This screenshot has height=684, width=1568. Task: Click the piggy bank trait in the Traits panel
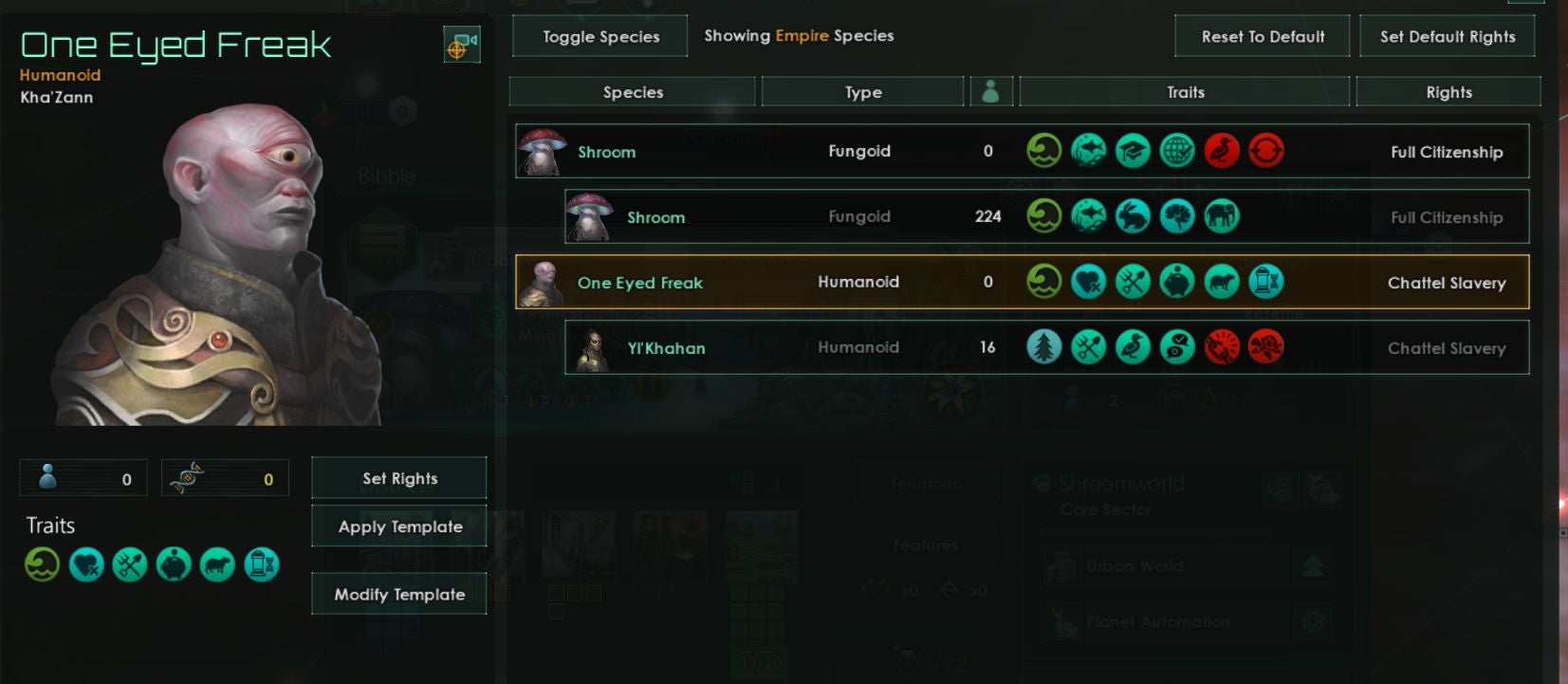[x=173, y=564]
